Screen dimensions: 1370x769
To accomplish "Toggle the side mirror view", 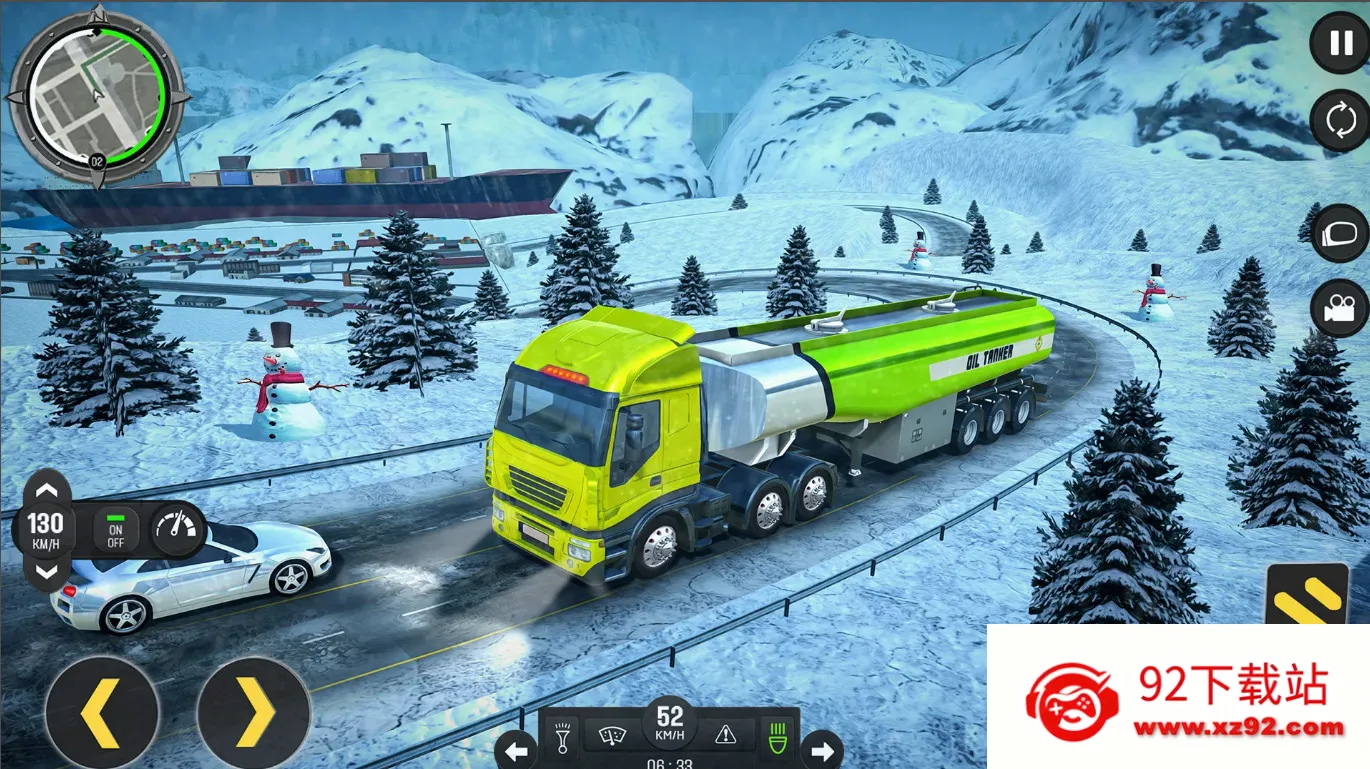I will (x=1339, y=233).
